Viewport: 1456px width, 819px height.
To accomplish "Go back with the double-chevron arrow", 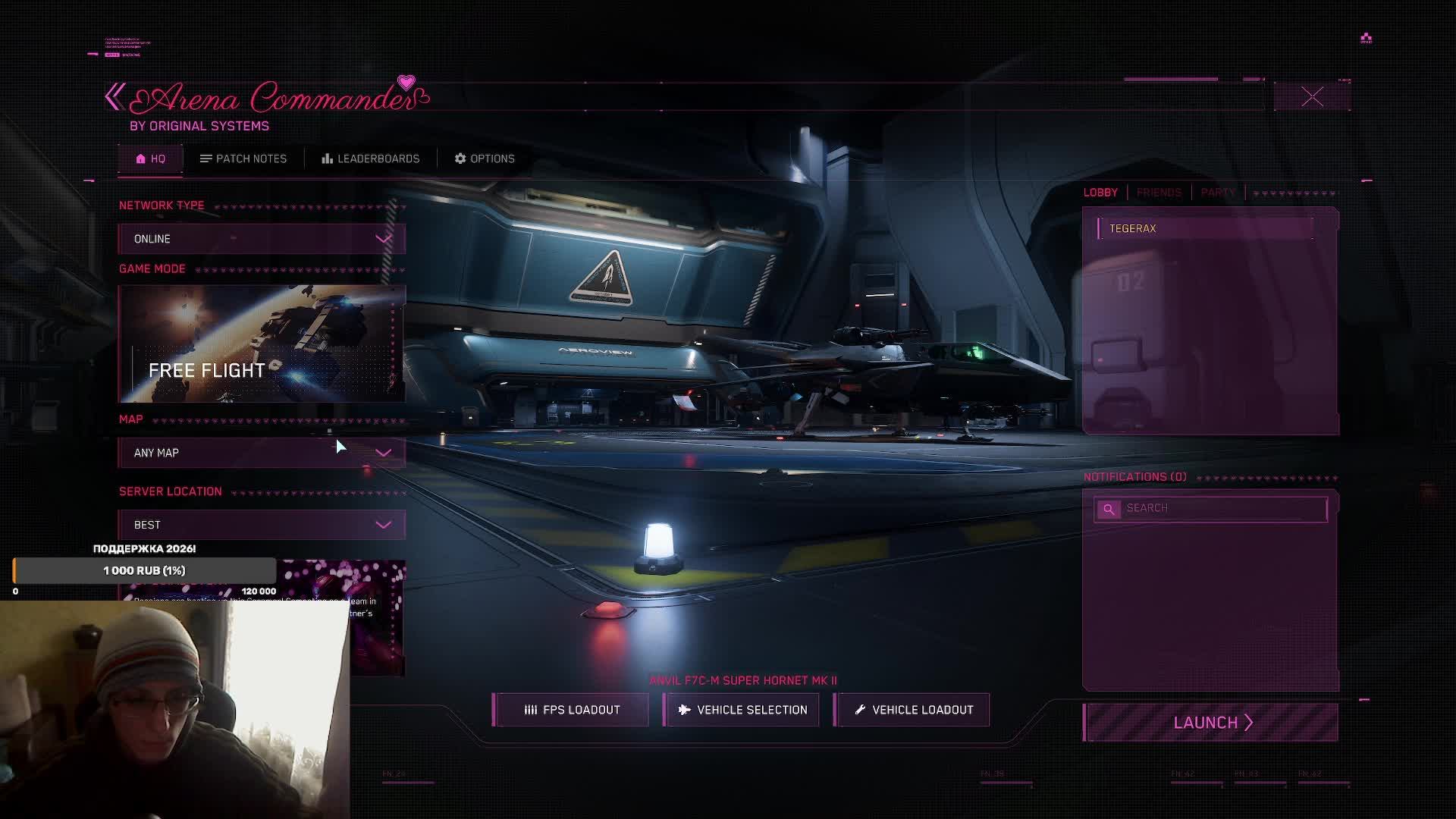I will coord(115,97).
